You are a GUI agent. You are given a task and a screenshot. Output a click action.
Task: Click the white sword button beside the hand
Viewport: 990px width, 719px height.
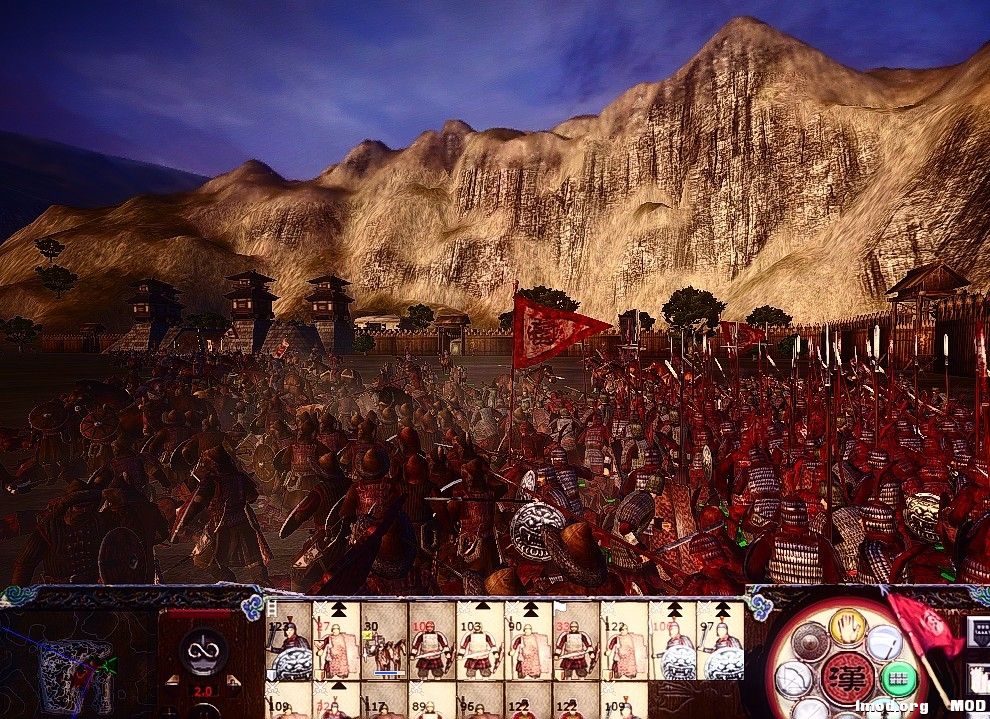pos(884,642)
